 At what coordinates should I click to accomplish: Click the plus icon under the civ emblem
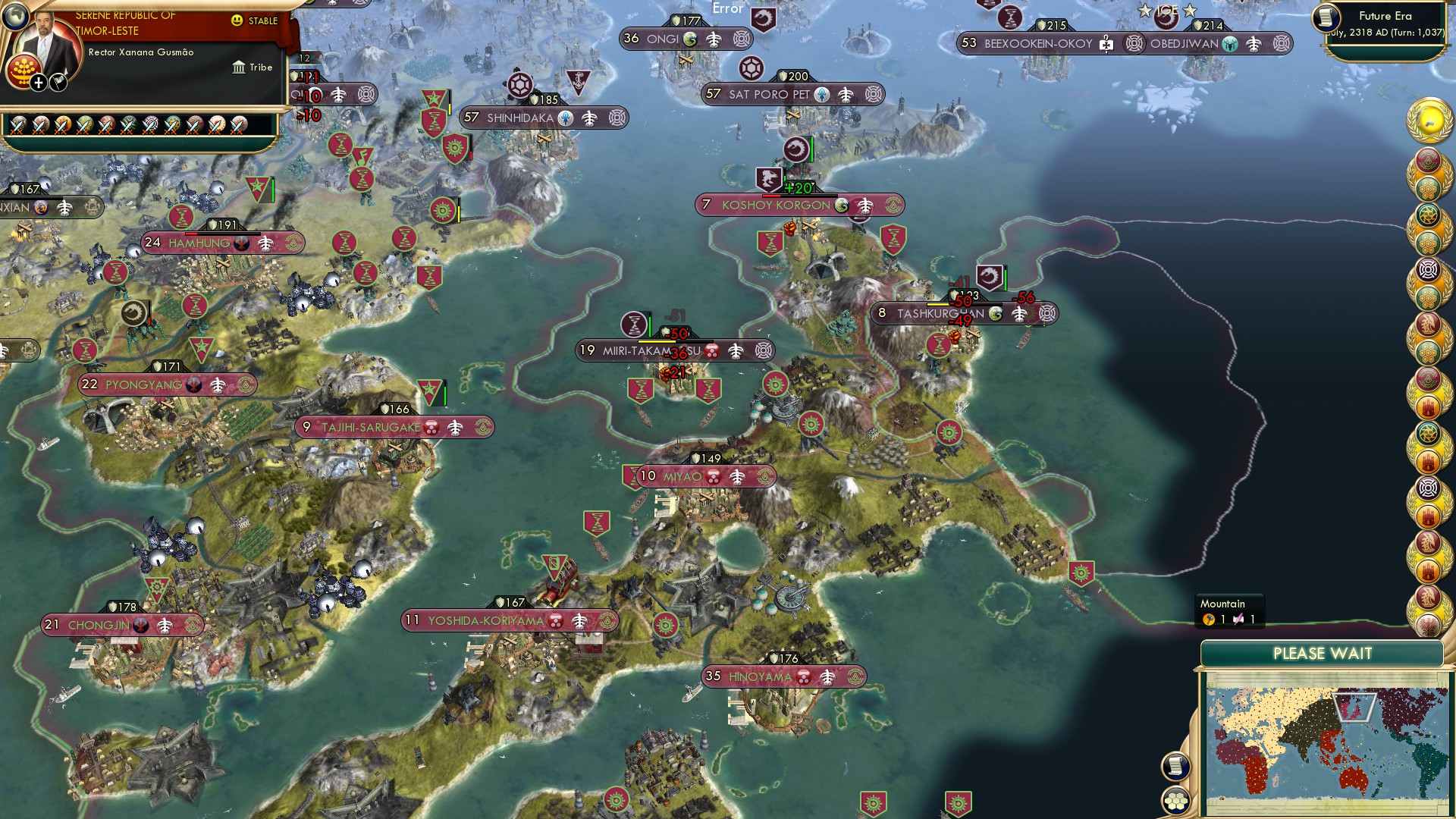click(38, 83)
